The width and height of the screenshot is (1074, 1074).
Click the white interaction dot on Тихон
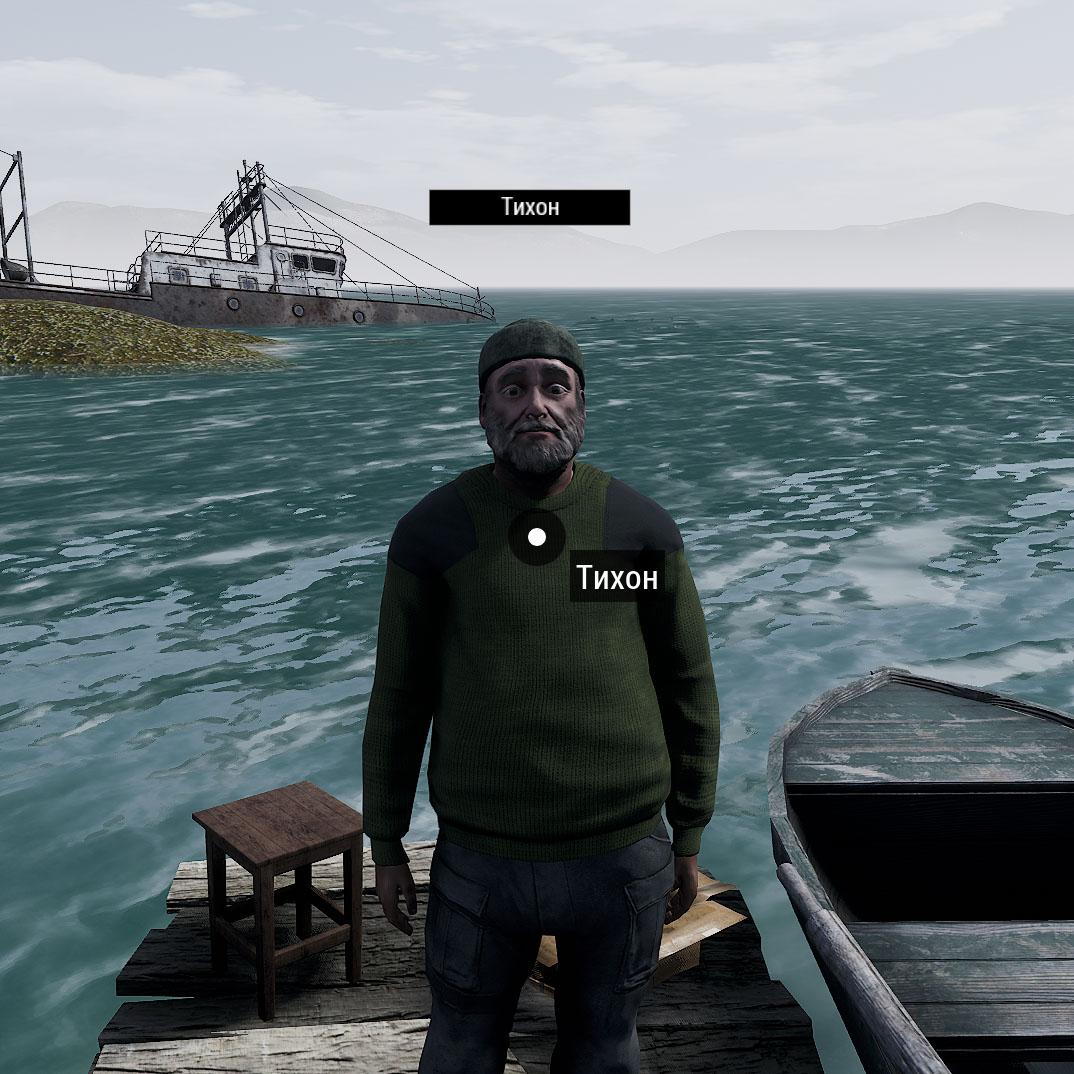tap(537, 537)
